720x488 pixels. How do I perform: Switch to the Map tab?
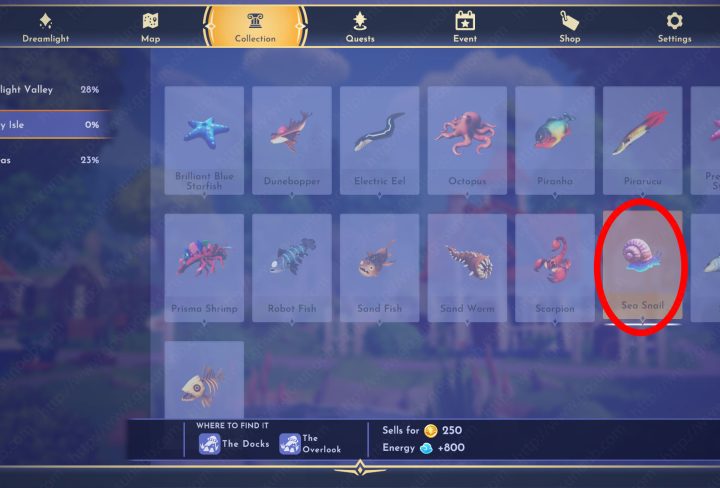(150, 26)
